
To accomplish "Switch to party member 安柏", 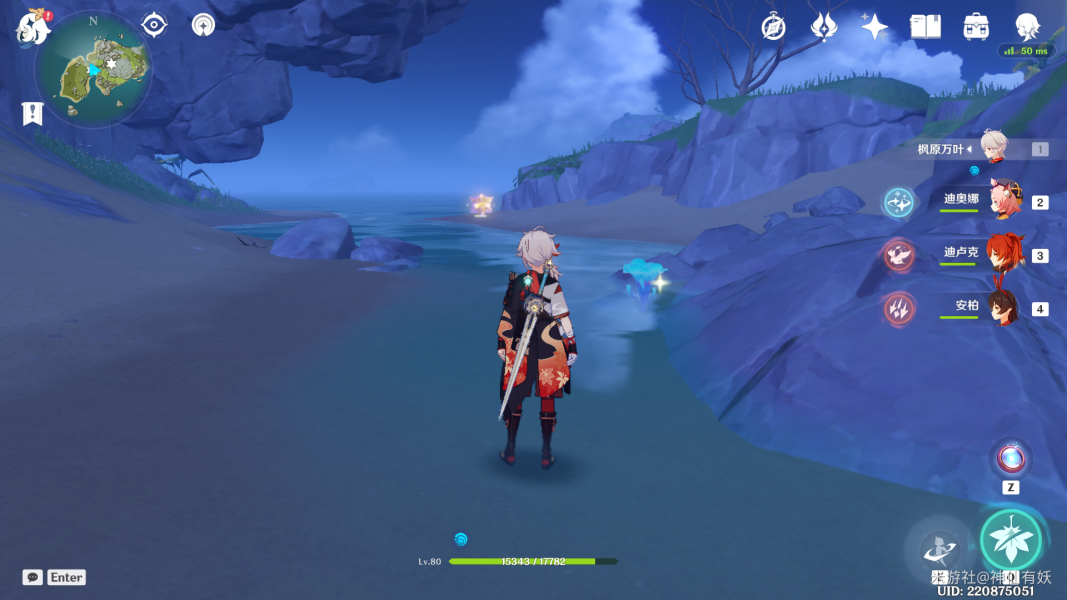I will pyautogui.click(x=1003, y=307).
